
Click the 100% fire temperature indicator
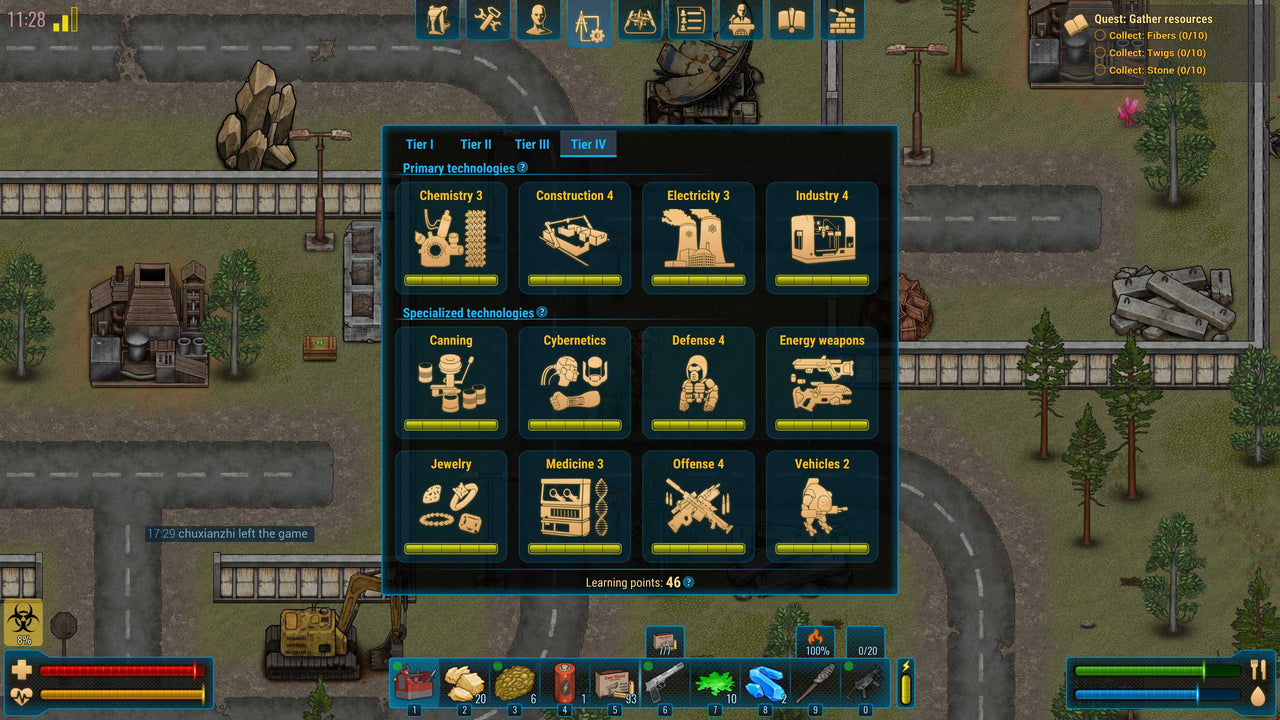817,642
